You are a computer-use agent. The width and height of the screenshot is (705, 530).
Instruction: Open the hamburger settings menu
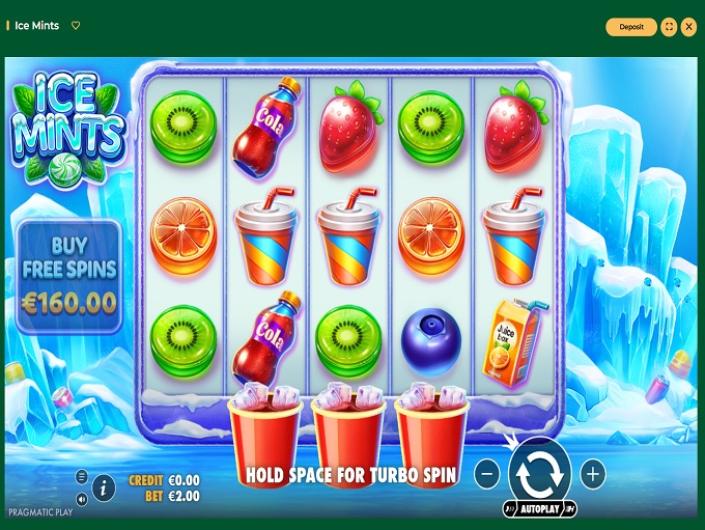click(x=82, y=476)
